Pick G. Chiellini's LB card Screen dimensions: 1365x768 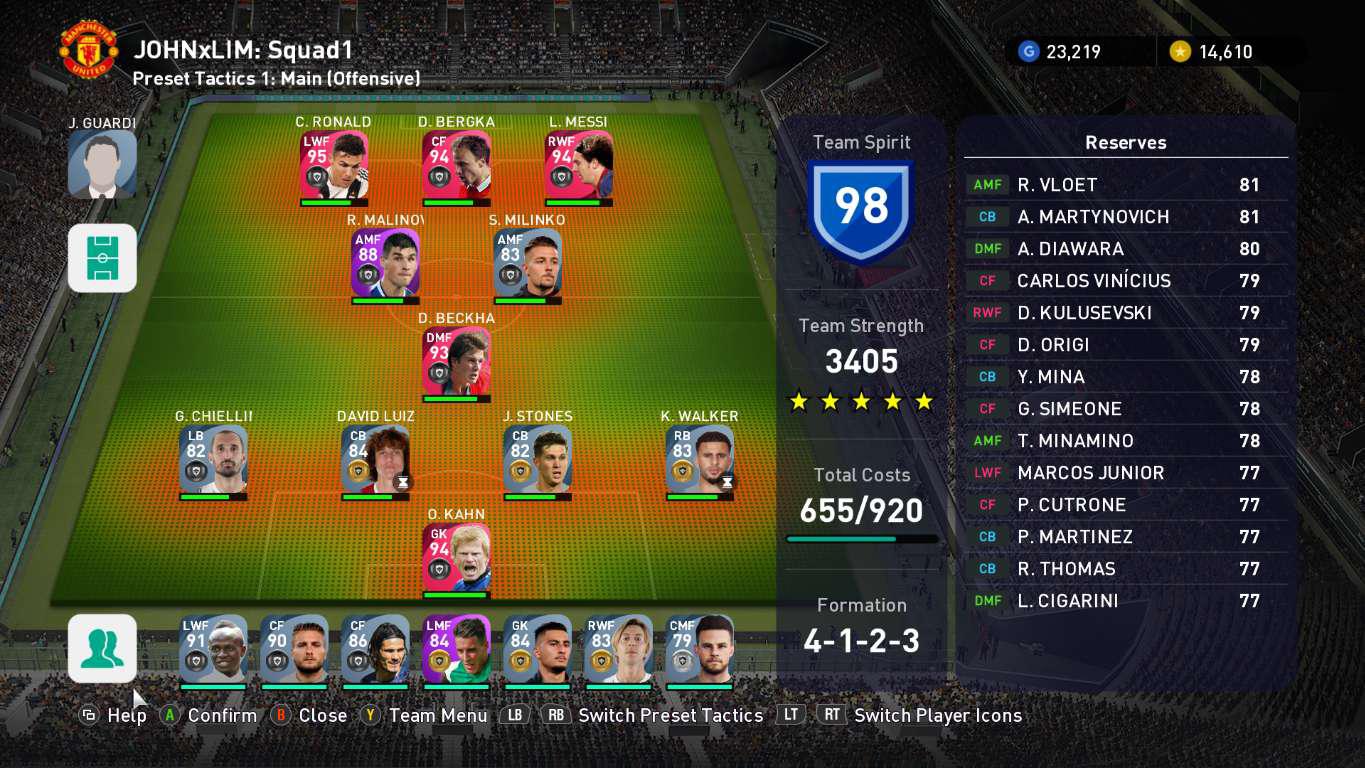213,460
